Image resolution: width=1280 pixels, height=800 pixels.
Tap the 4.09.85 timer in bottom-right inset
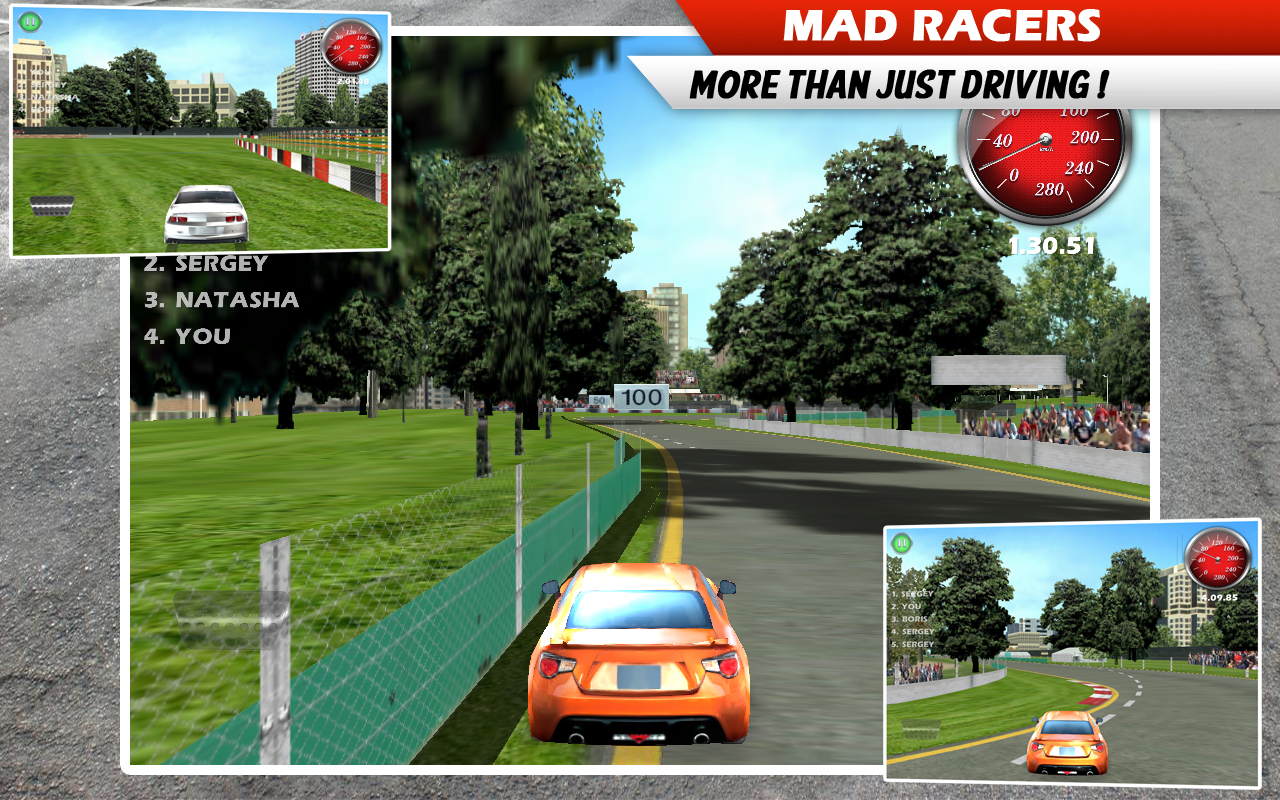1221,596
